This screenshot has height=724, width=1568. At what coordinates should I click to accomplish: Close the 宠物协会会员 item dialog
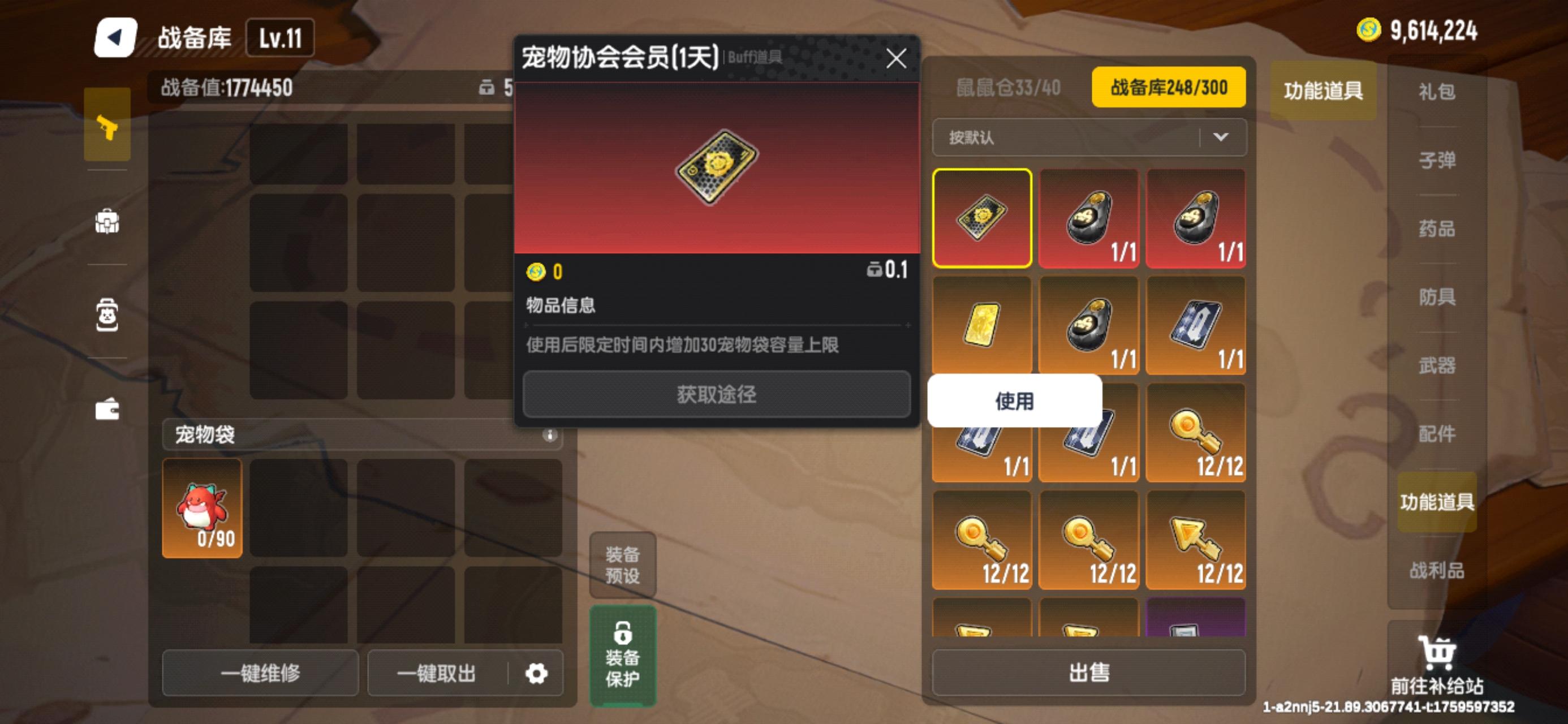click(897, 58)
